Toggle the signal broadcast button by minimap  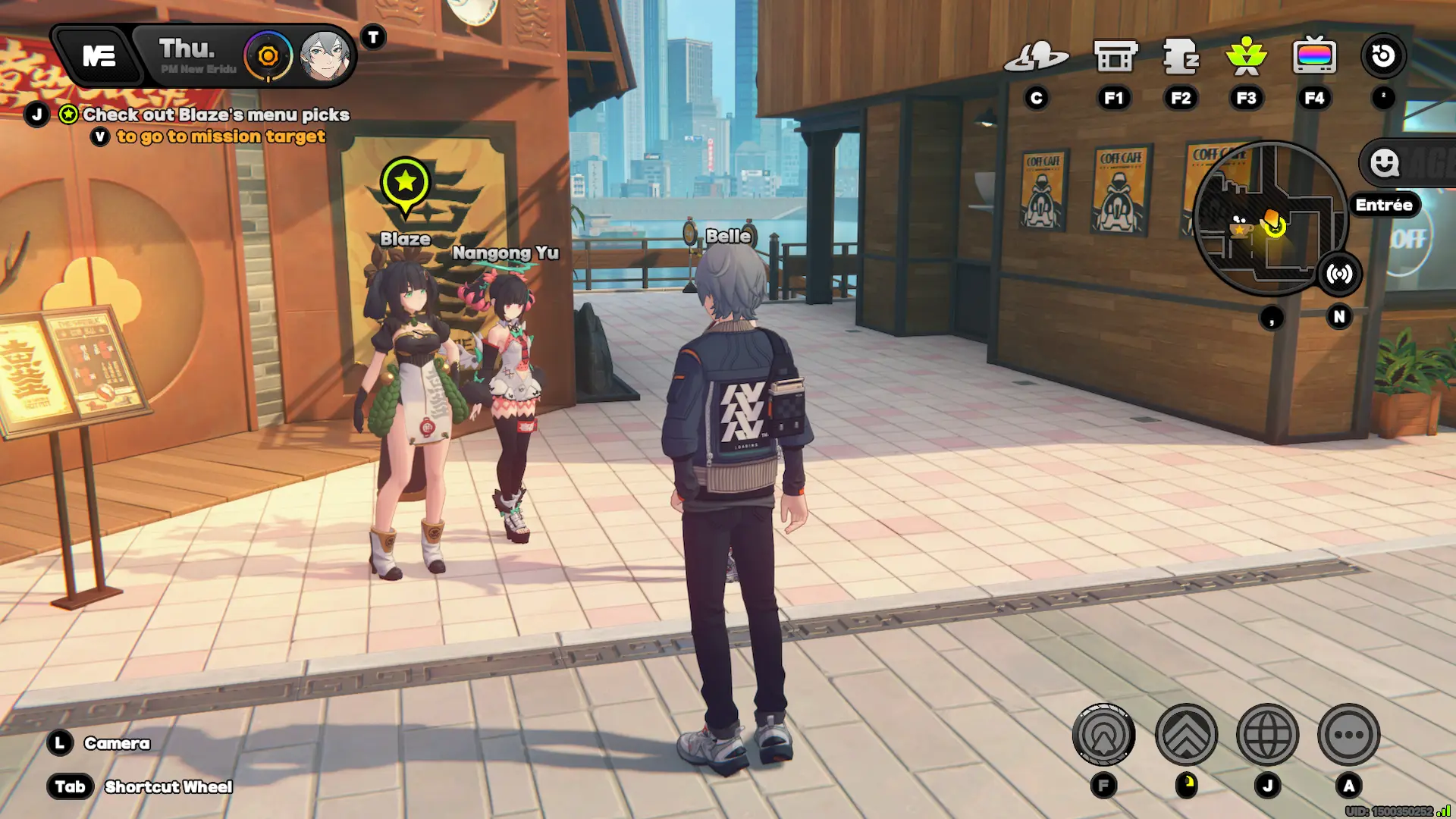tap(1339, 274)
